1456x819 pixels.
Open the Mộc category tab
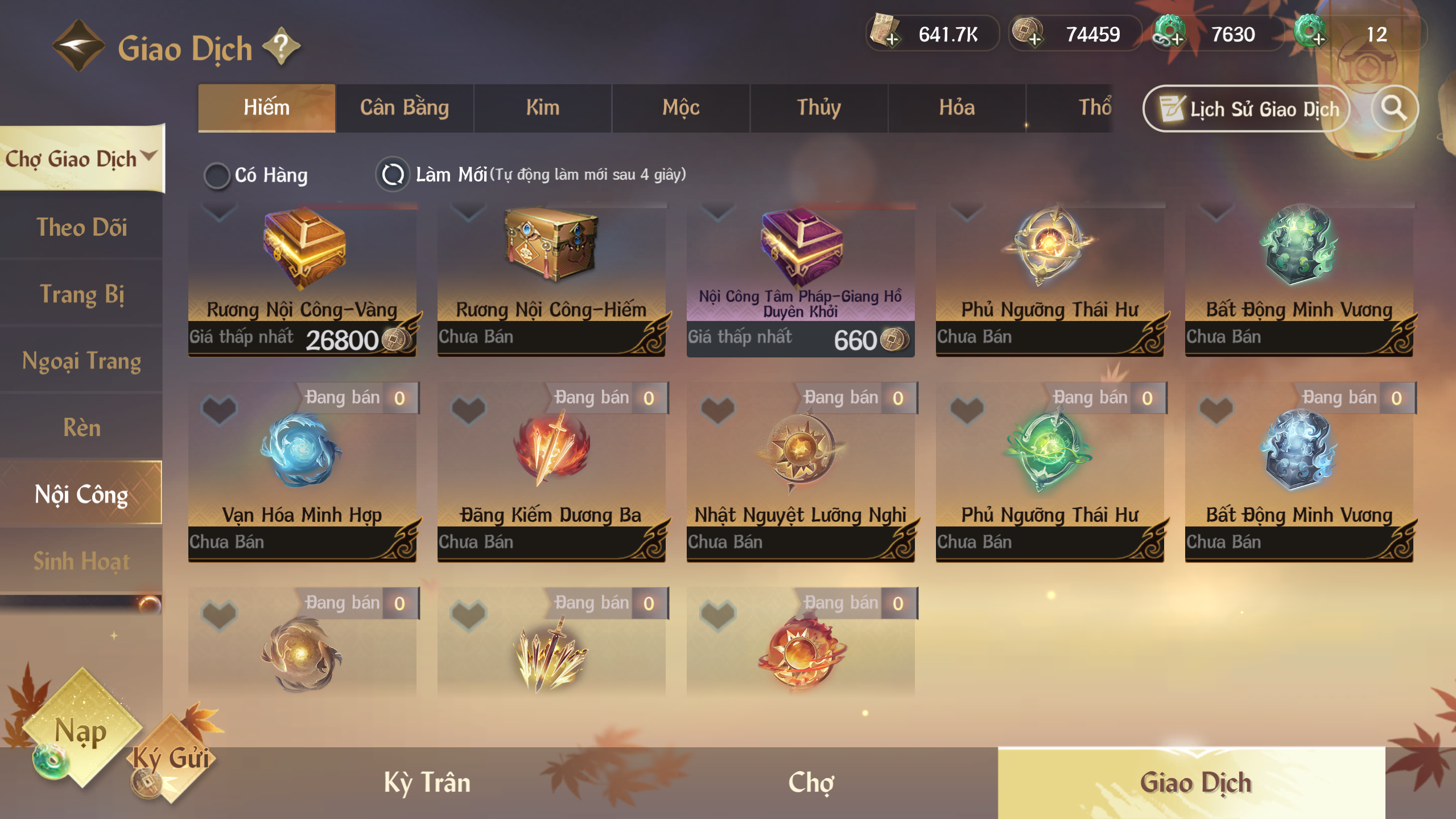(x=680, y=108)
